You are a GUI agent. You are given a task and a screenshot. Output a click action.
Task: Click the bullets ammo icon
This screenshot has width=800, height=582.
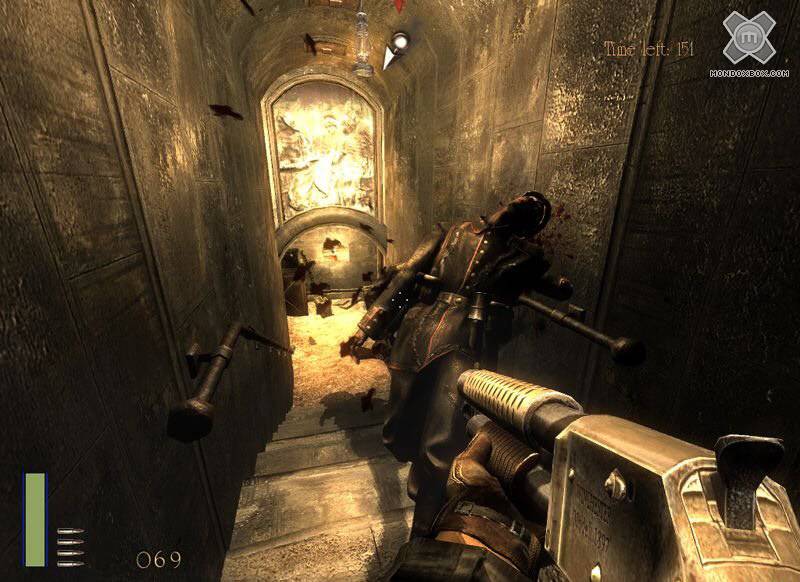[70, 546]
